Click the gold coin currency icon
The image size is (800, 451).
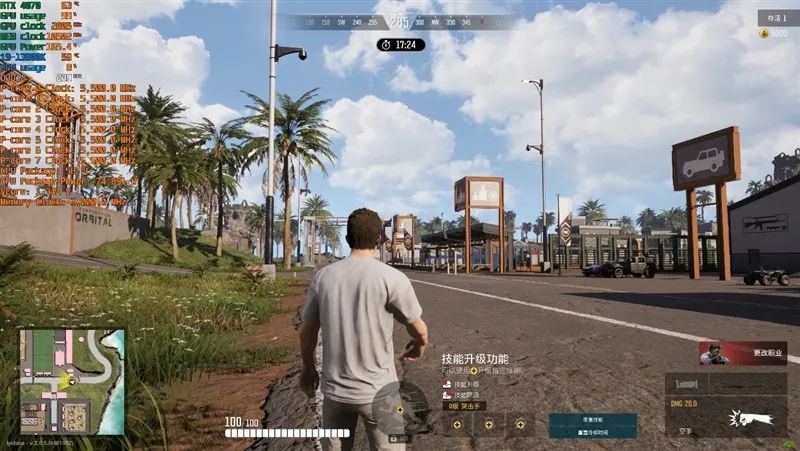pyautogui.click(x=764, y=33)
